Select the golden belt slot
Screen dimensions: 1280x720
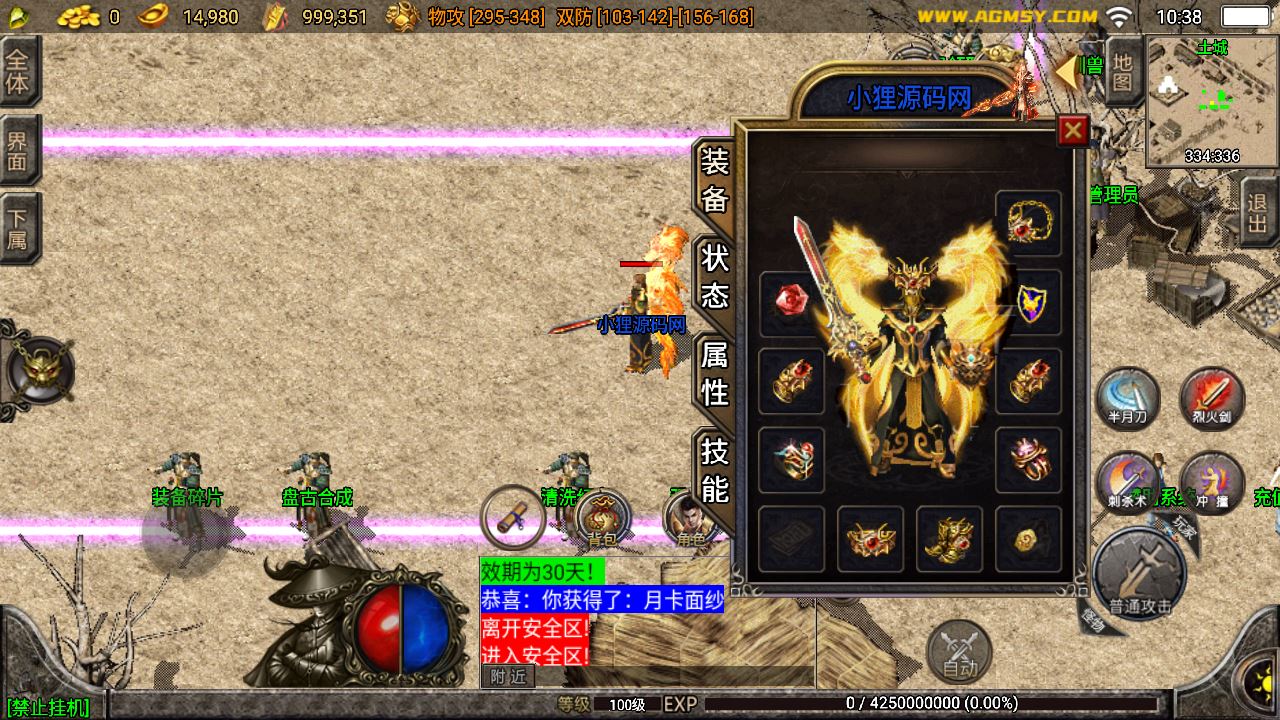point(870,539)
